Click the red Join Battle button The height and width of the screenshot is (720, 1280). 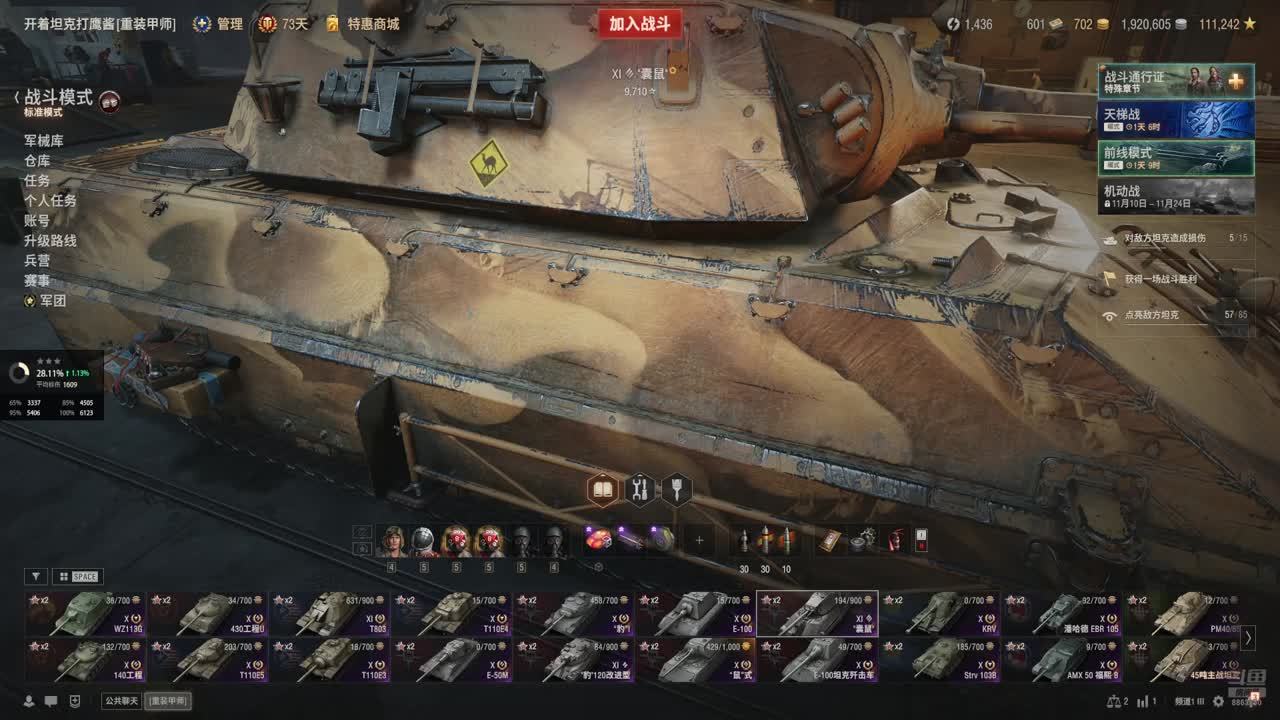[639, 24]
